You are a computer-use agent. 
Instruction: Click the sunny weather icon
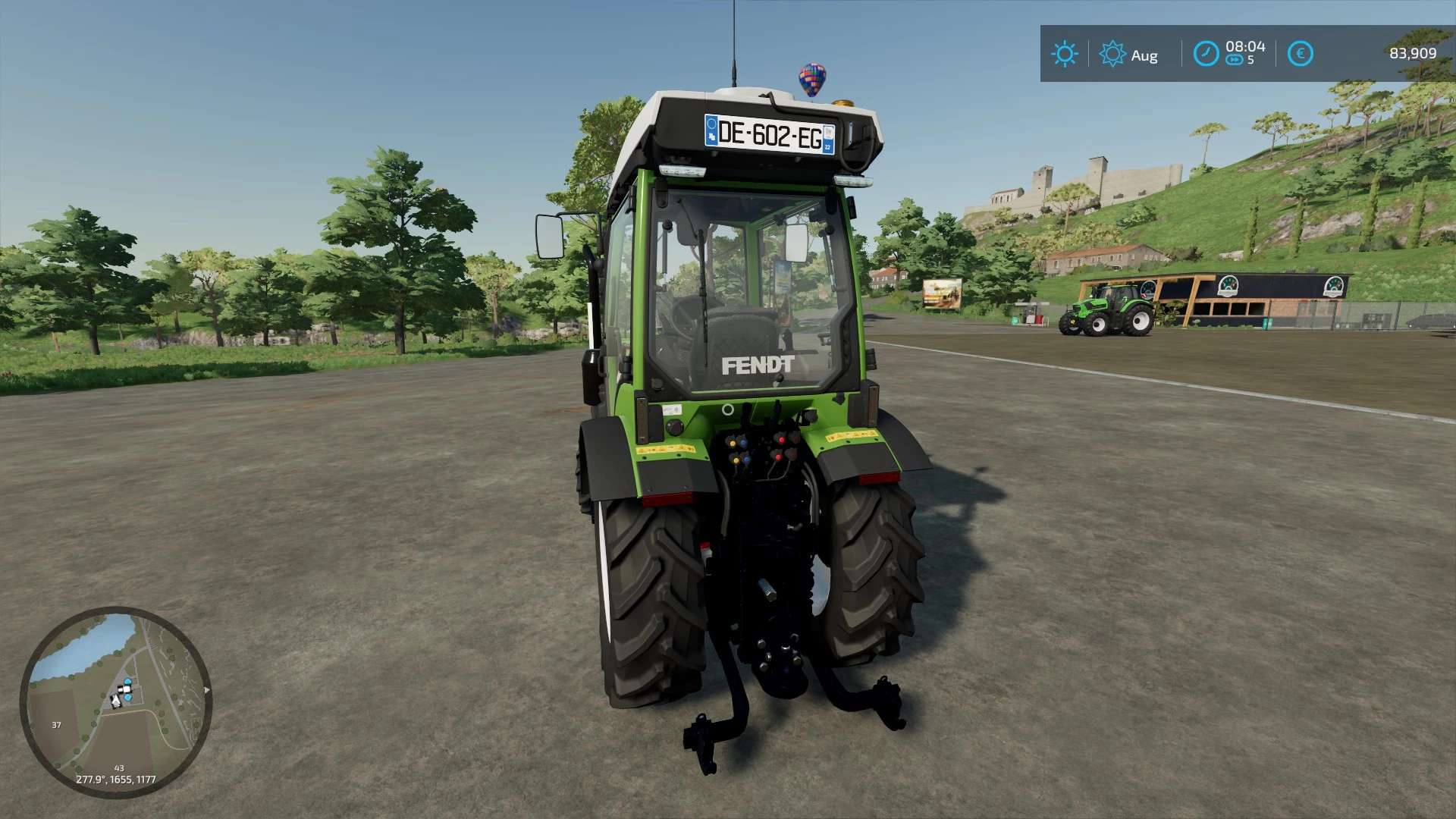tap(1064, 54)
